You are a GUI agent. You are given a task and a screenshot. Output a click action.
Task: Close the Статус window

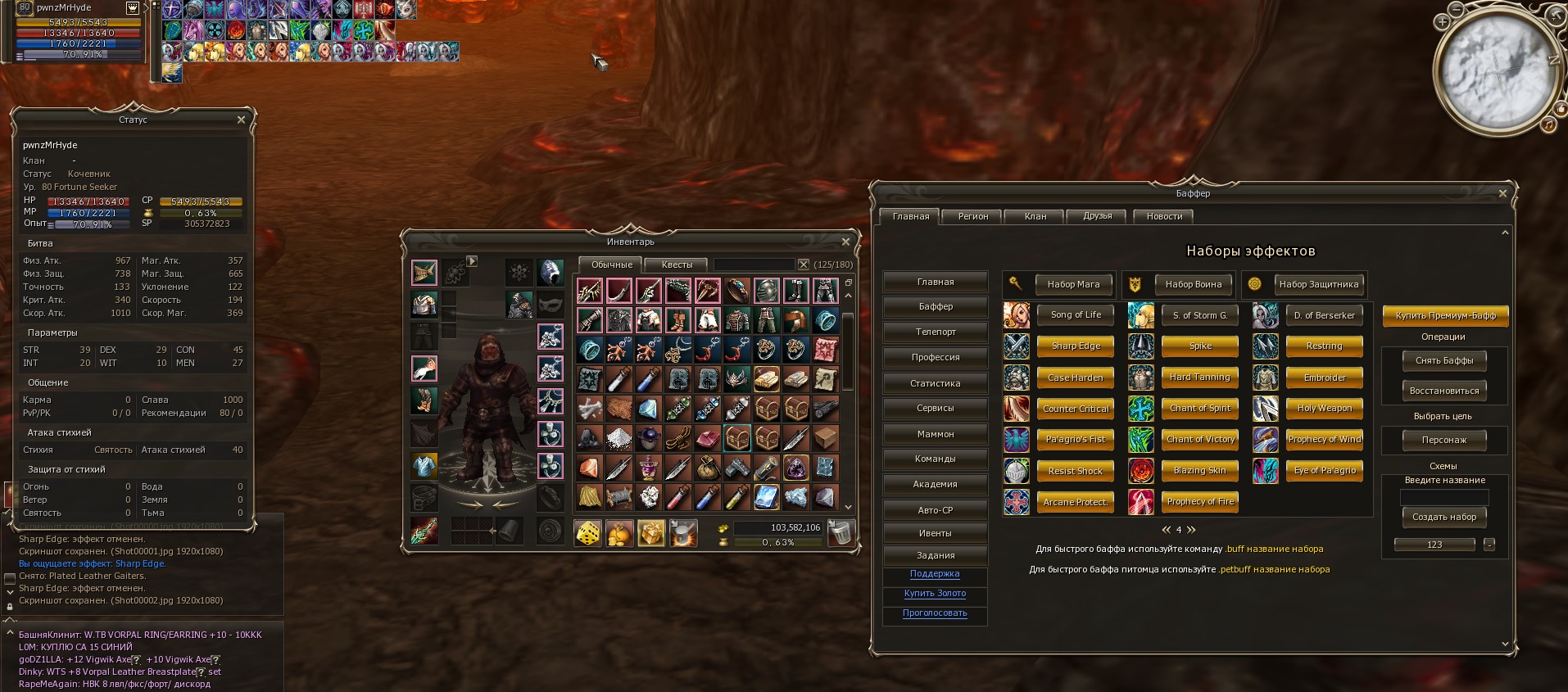click(x=241, y=120)
